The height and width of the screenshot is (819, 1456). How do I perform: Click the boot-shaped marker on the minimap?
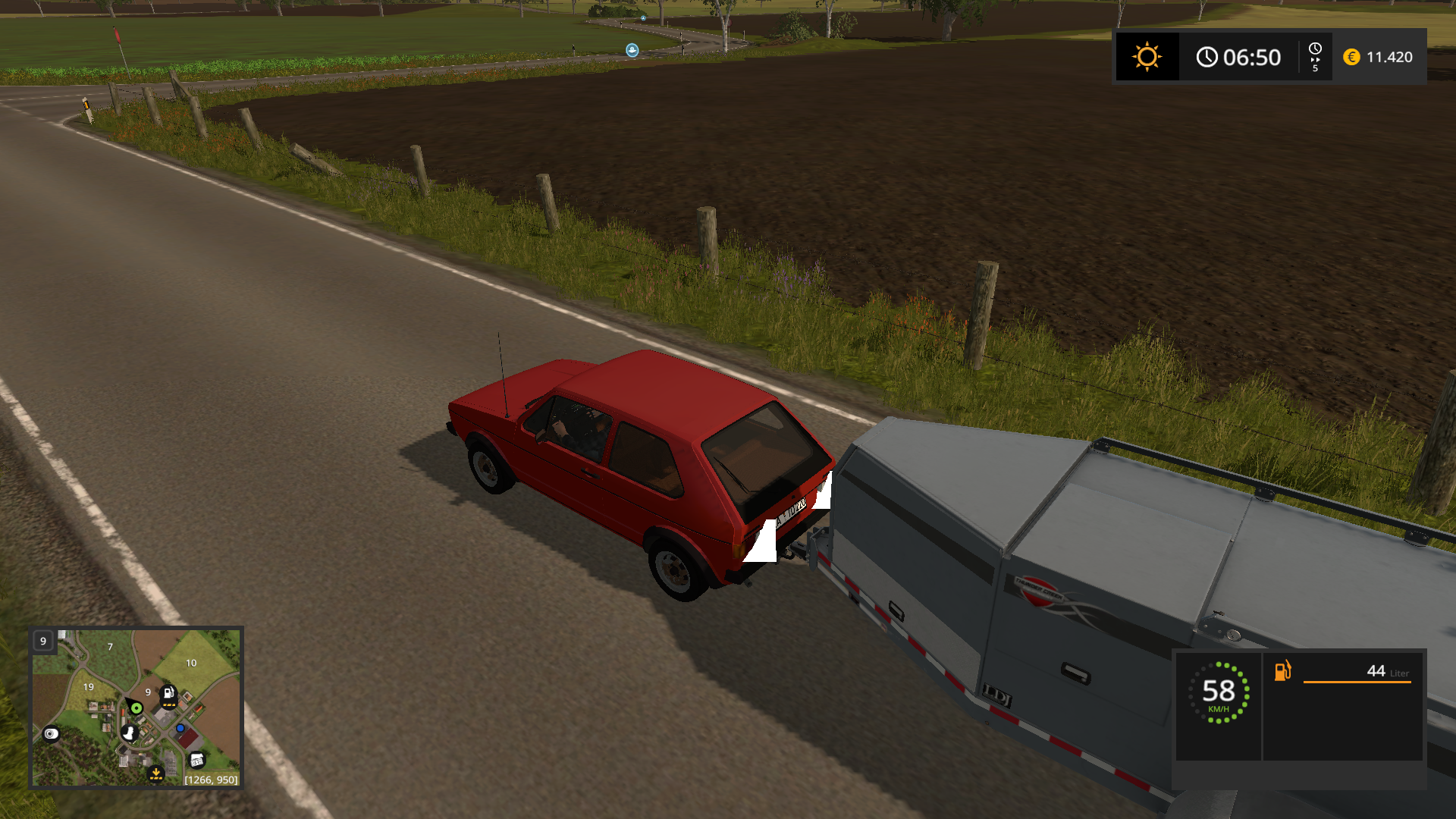[129, 733]
